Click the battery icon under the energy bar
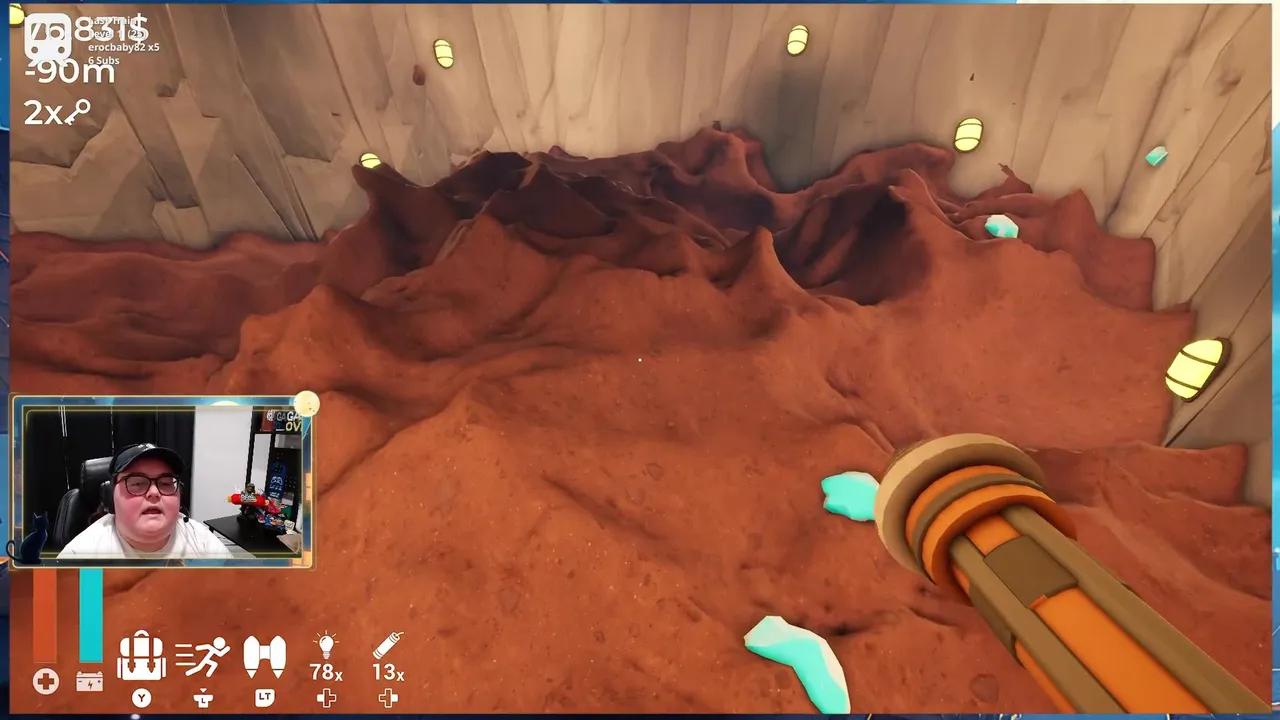 91,682
